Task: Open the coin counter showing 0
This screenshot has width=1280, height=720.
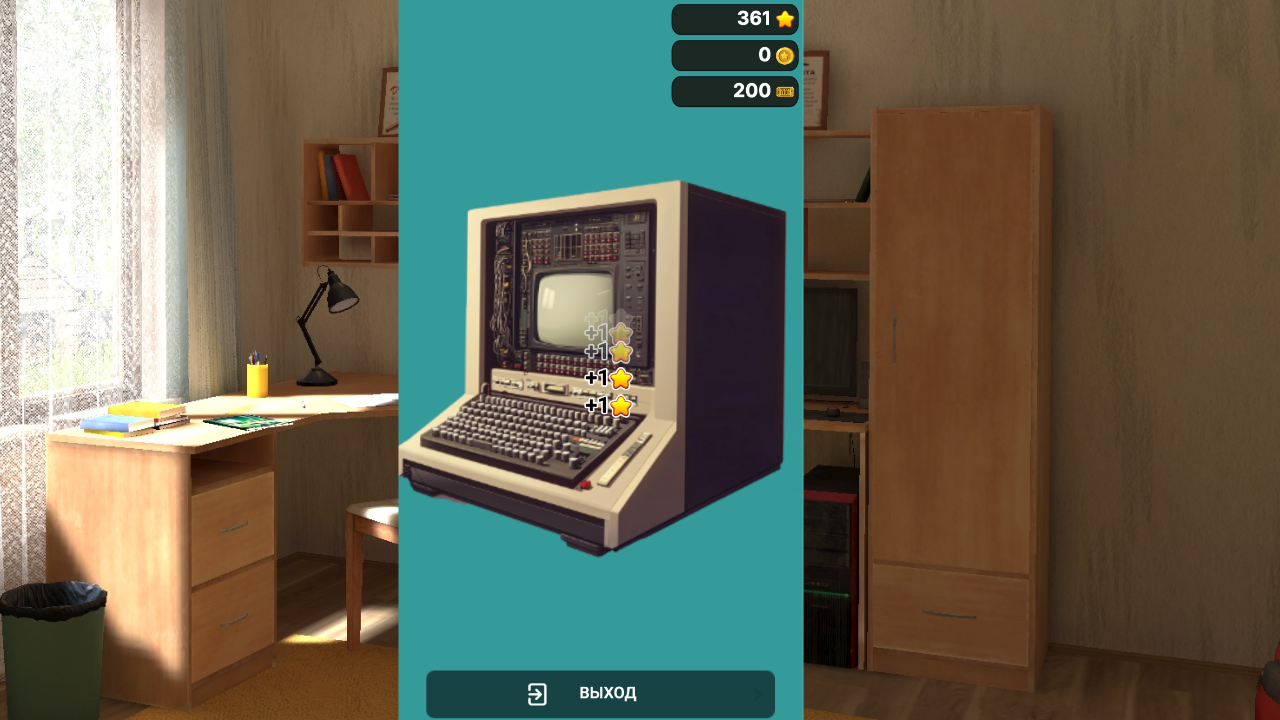Action: (x=735, y=55)
